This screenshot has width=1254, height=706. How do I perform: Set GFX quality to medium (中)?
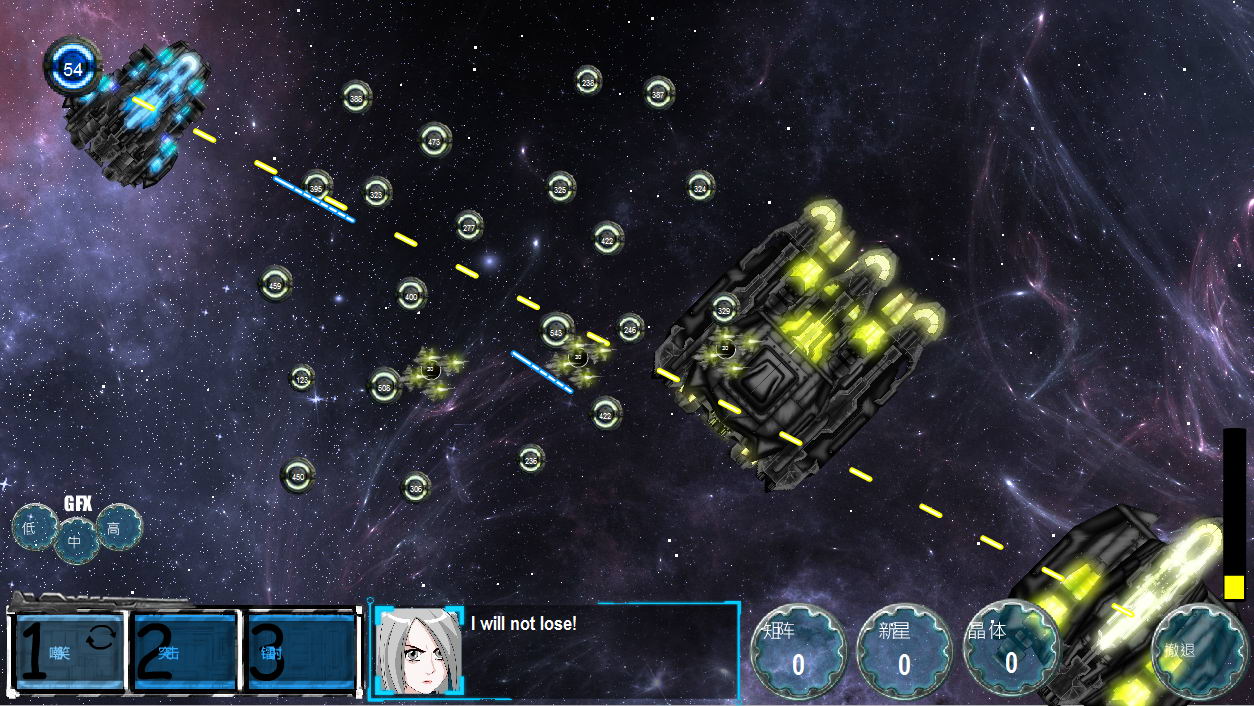point(76,542)
